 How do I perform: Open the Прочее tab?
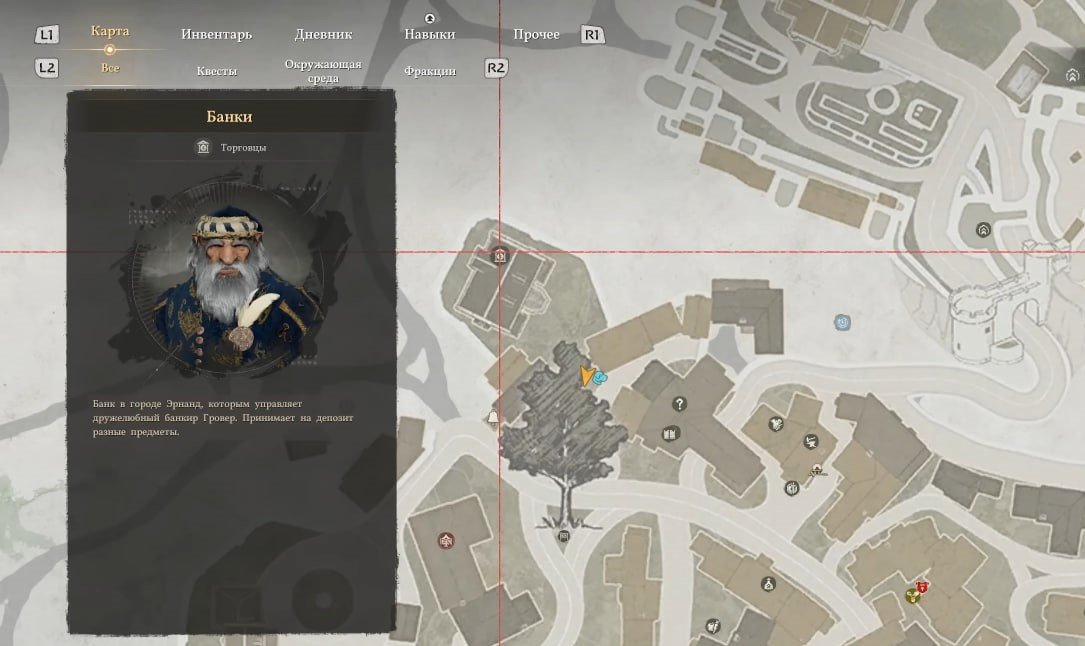[536, 35]
